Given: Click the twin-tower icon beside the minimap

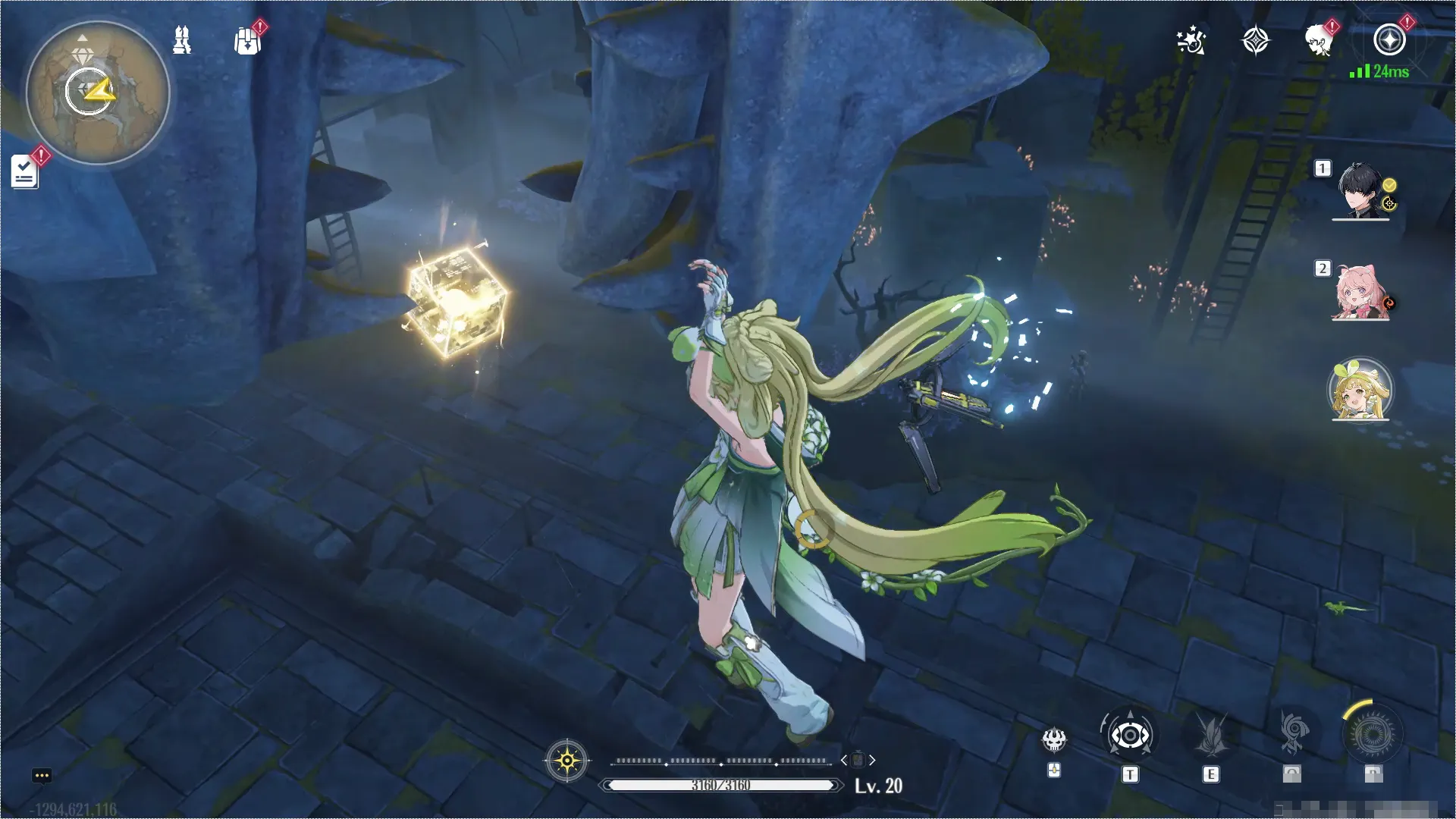Looking at the screenshot, I should coord(181,40).
